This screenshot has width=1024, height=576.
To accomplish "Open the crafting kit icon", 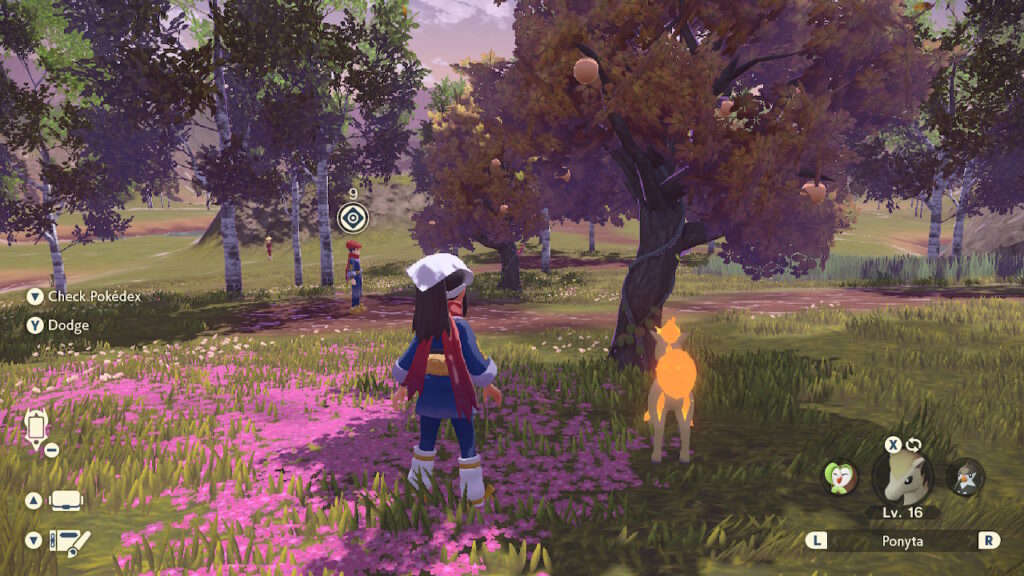I will (x=69, y=541).
